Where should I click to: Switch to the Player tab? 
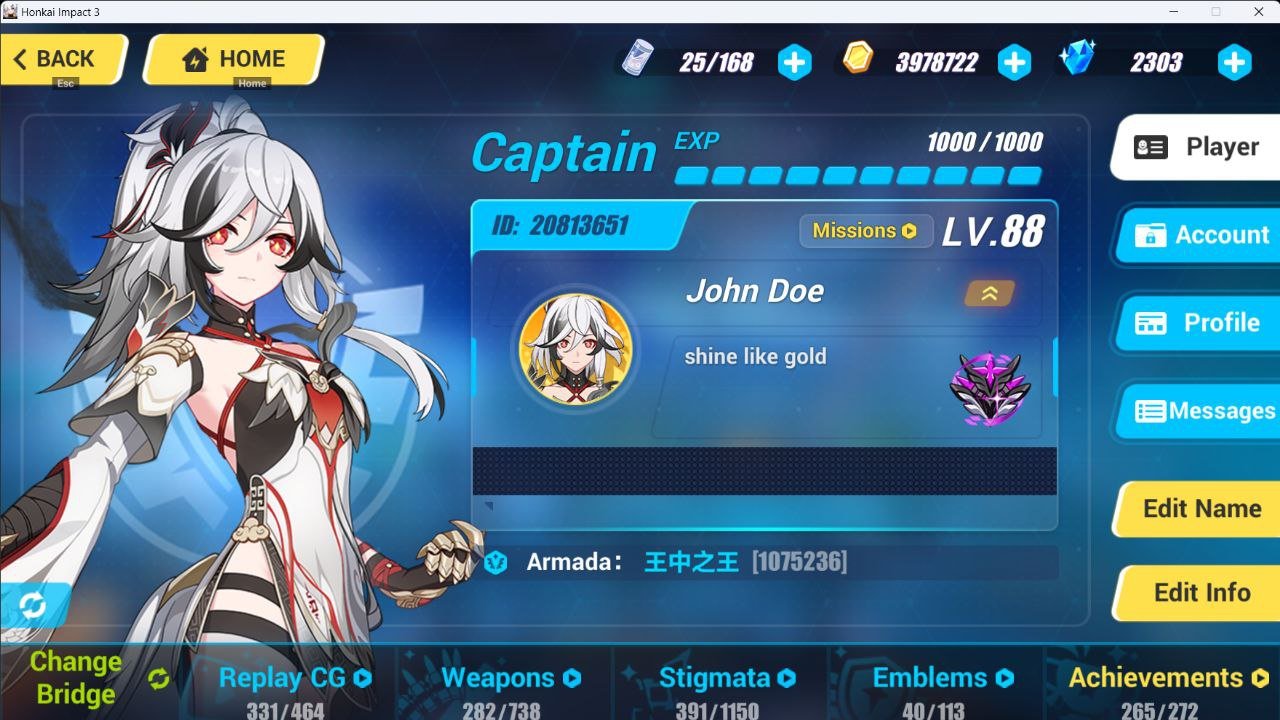tap(1198, 147)
